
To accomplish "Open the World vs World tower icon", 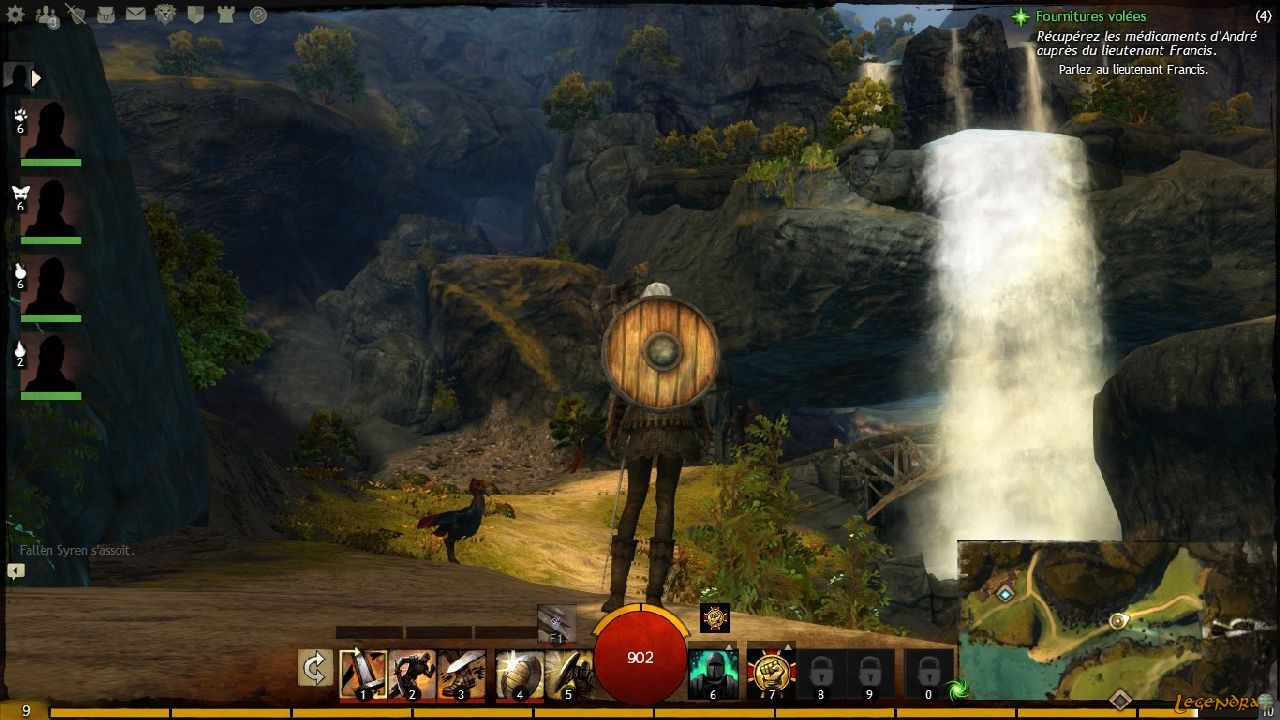I will coord(226,14).
